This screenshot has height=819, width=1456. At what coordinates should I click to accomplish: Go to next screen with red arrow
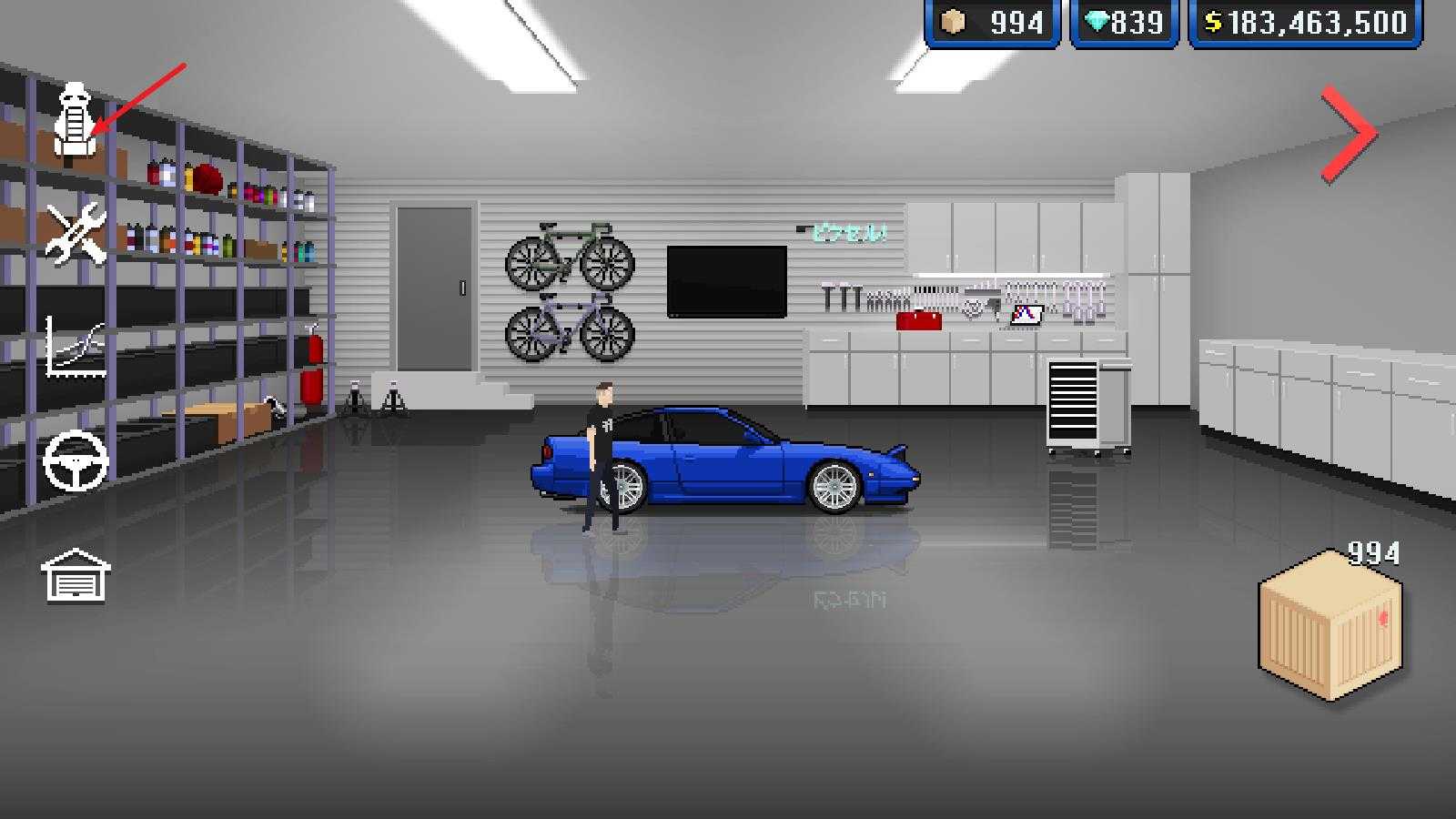1349,134
